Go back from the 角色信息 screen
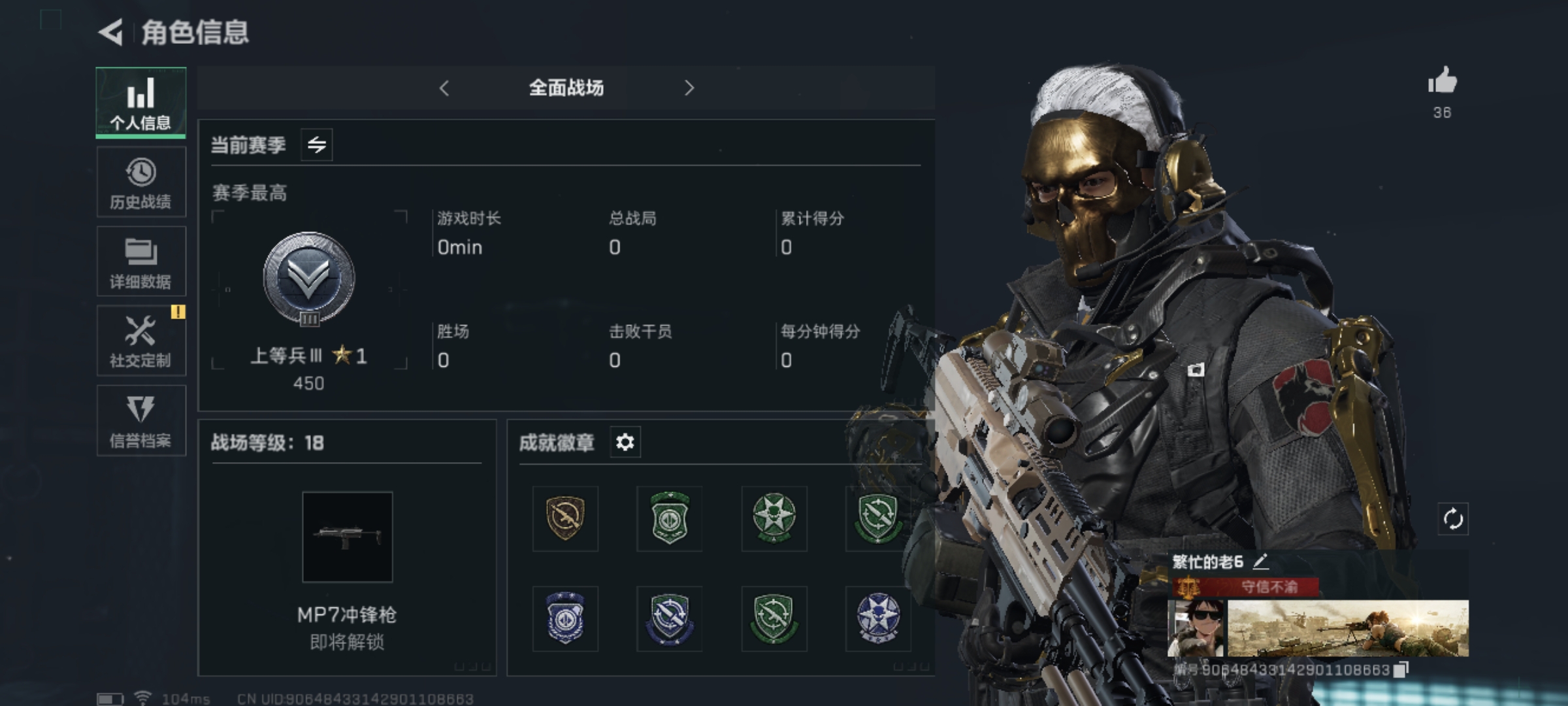1568x706 pixels. coord(111,32)
